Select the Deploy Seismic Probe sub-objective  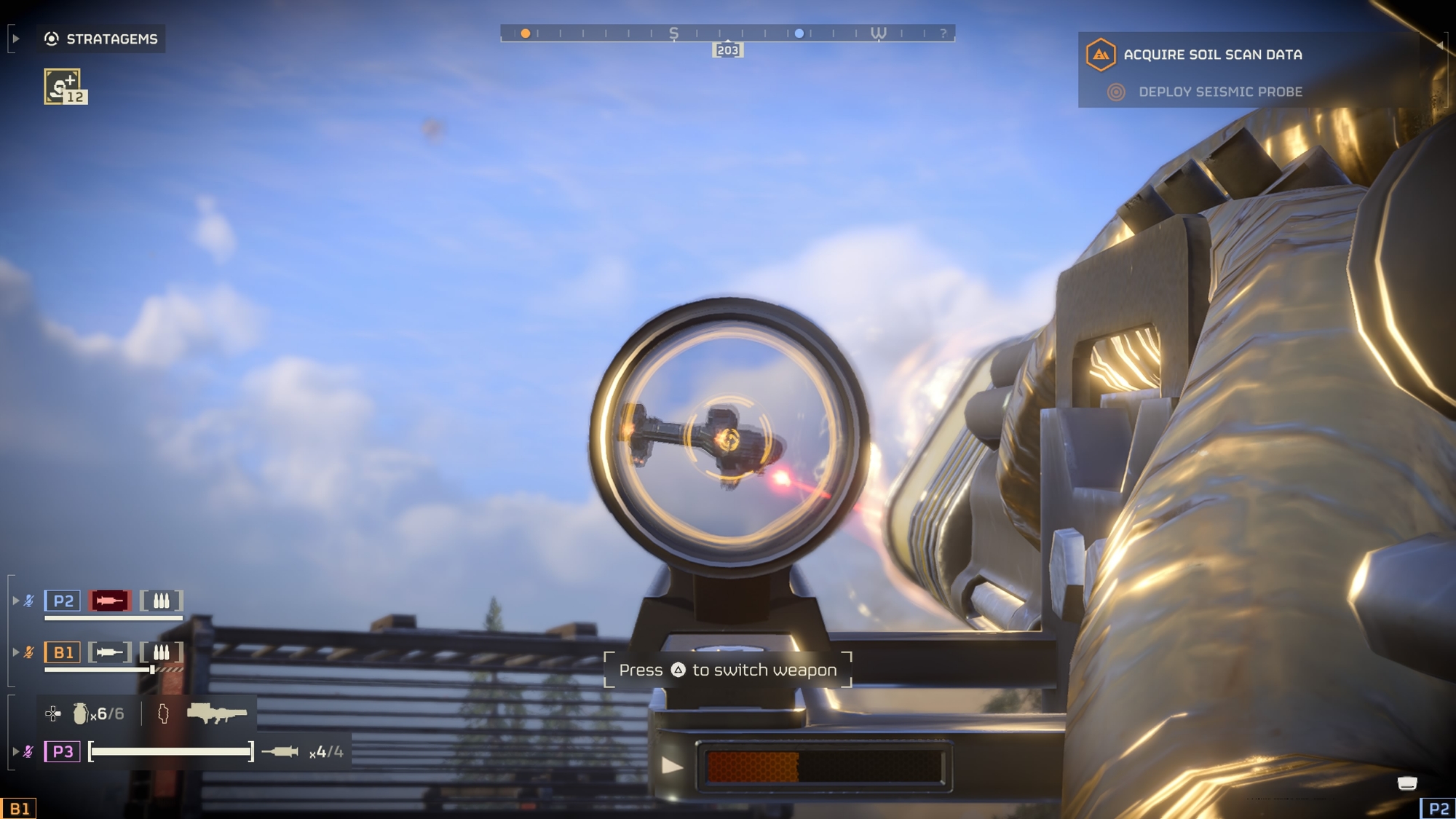pos(1220,92)
